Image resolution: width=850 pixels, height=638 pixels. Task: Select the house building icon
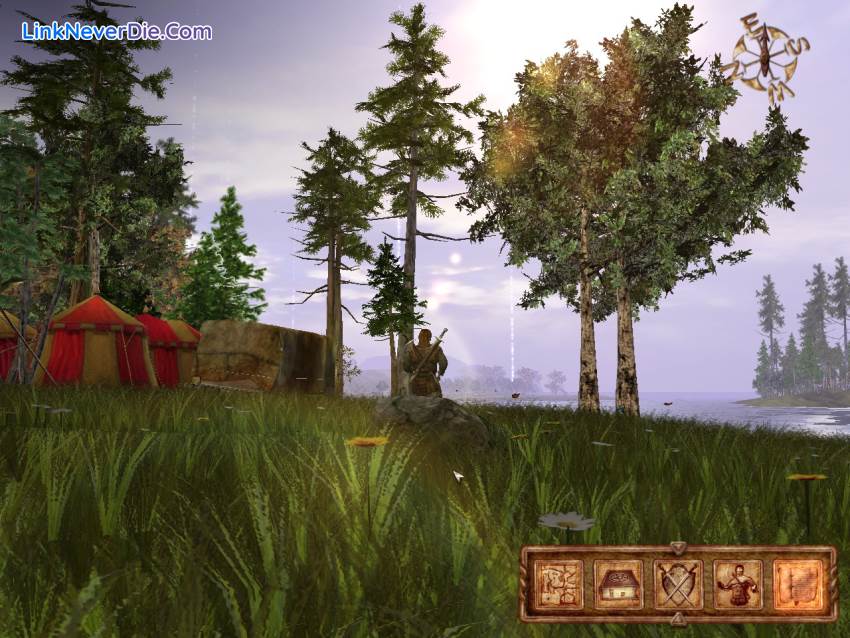(x=618, y=583)
